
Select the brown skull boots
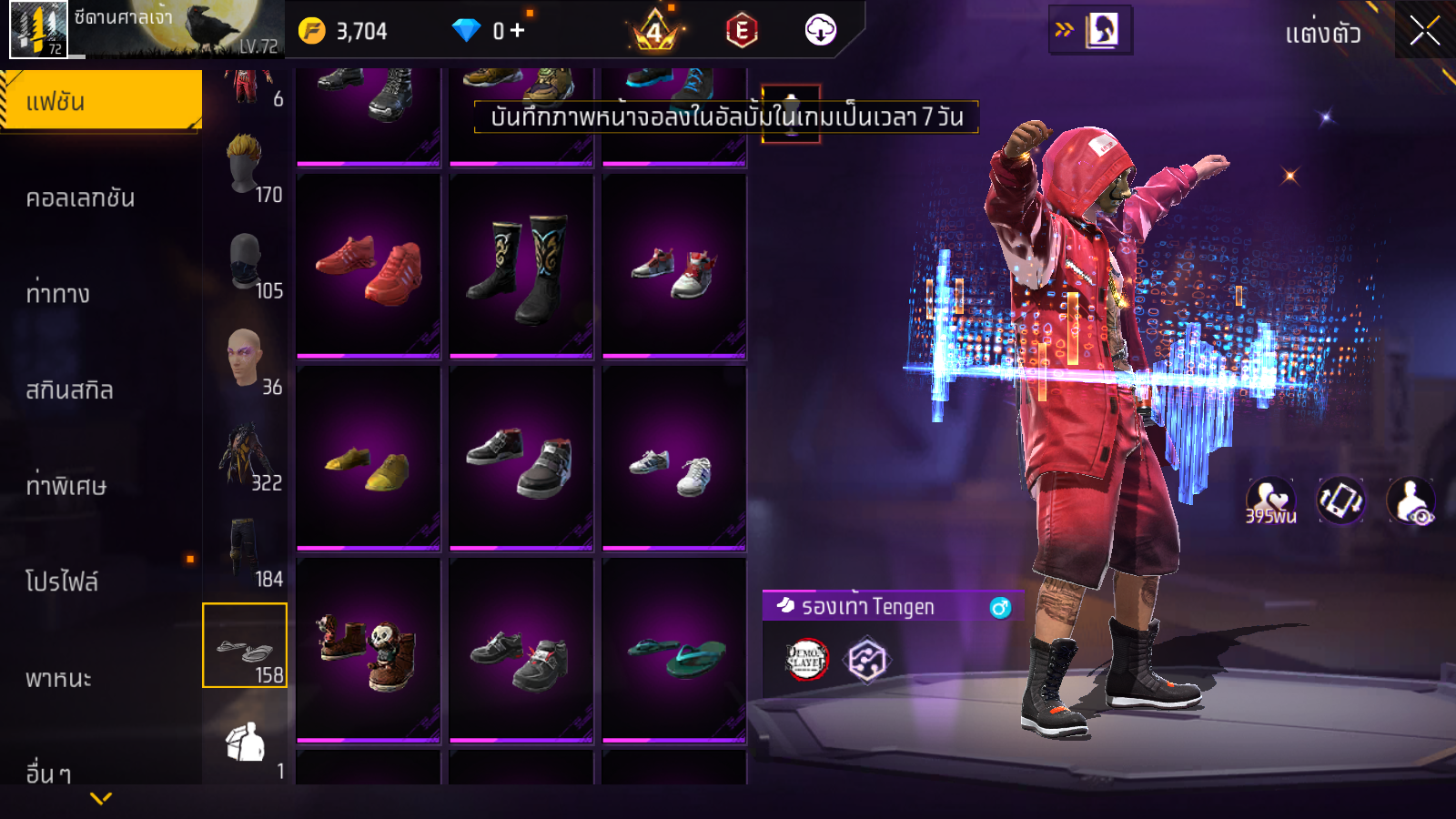[x=369, y=652]
